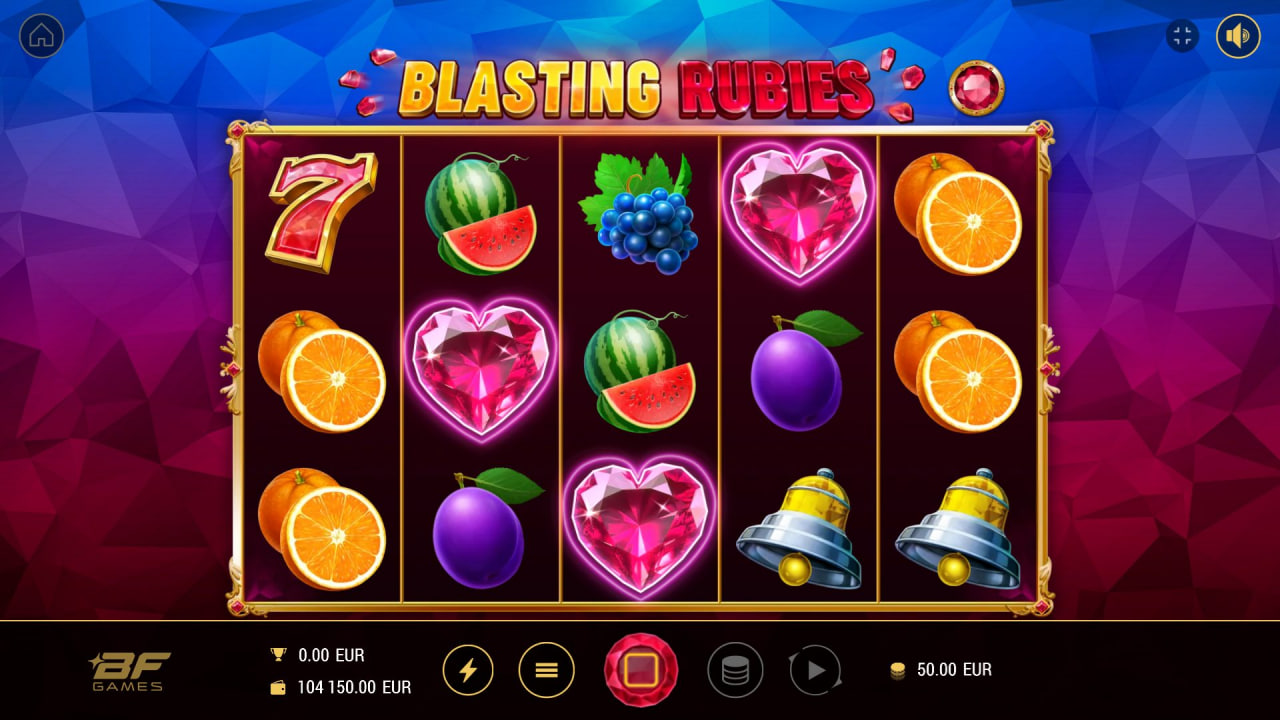Start autoplay with the circular play icon
Viewport: 1280px width, 720px height.
pyautogui.click(x=813, y=670)
